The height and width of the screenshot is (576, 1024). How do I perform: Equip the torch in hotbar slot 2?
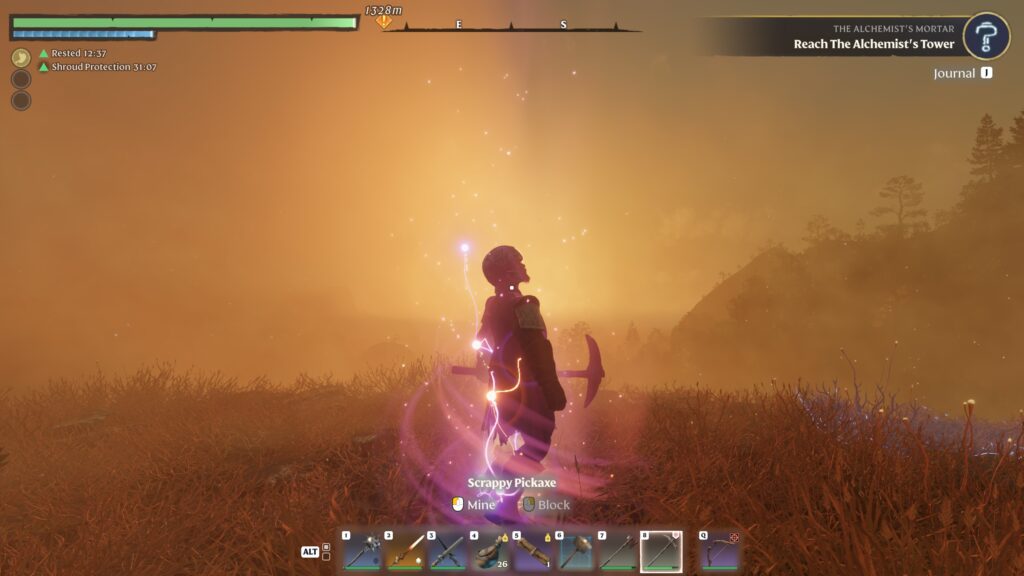pyautogui.click(x=405, y=551)
